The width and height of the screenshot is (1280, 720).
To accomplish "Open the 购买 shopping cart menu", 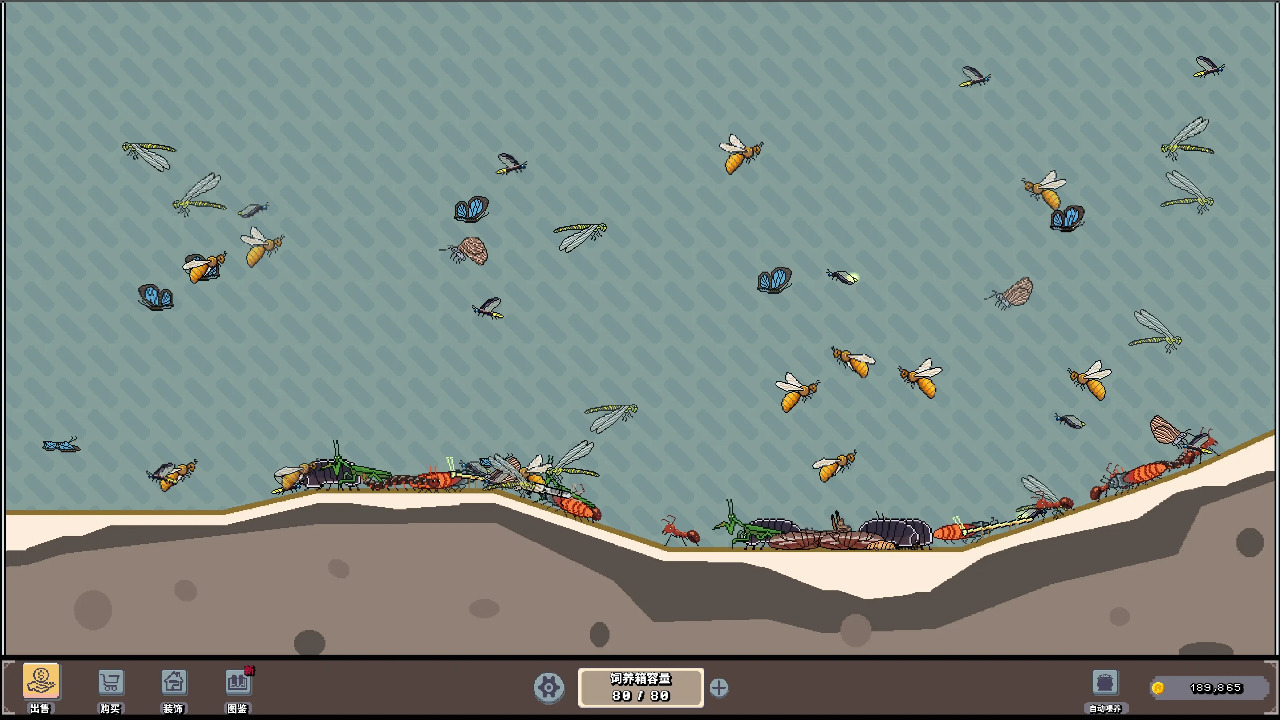I will tap(110, 683).
